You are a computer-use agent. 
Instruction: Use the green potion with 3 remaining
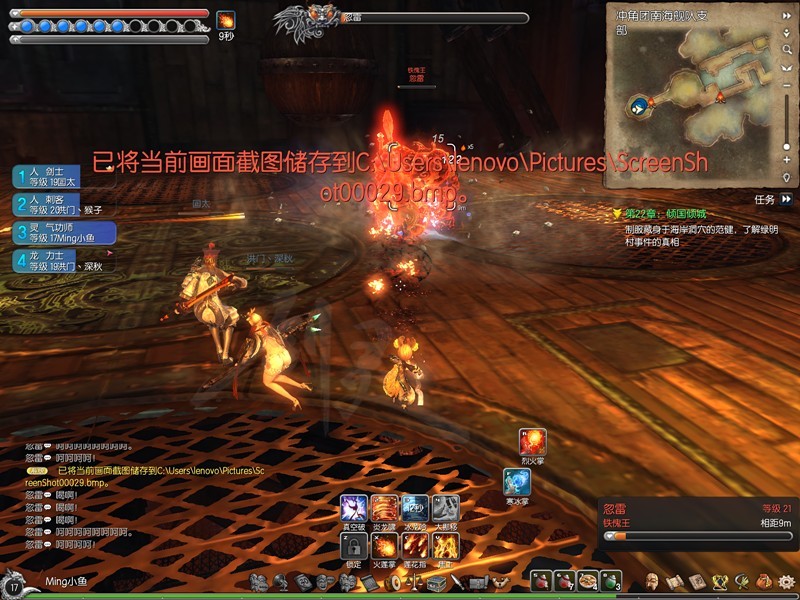pos(610,581)
